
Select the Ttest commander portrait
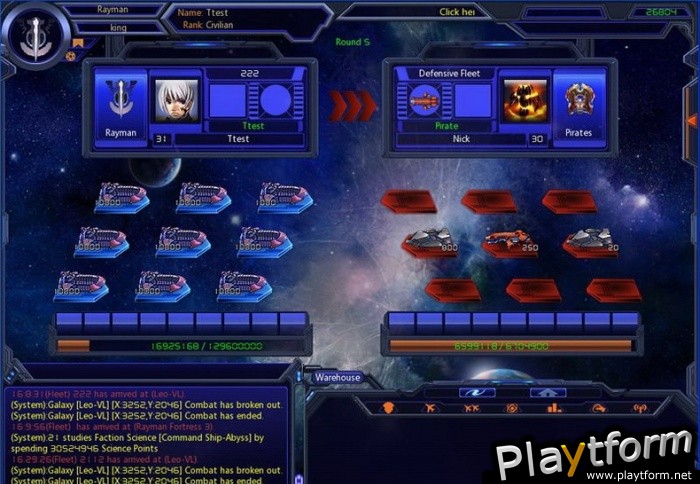point(177,101)
